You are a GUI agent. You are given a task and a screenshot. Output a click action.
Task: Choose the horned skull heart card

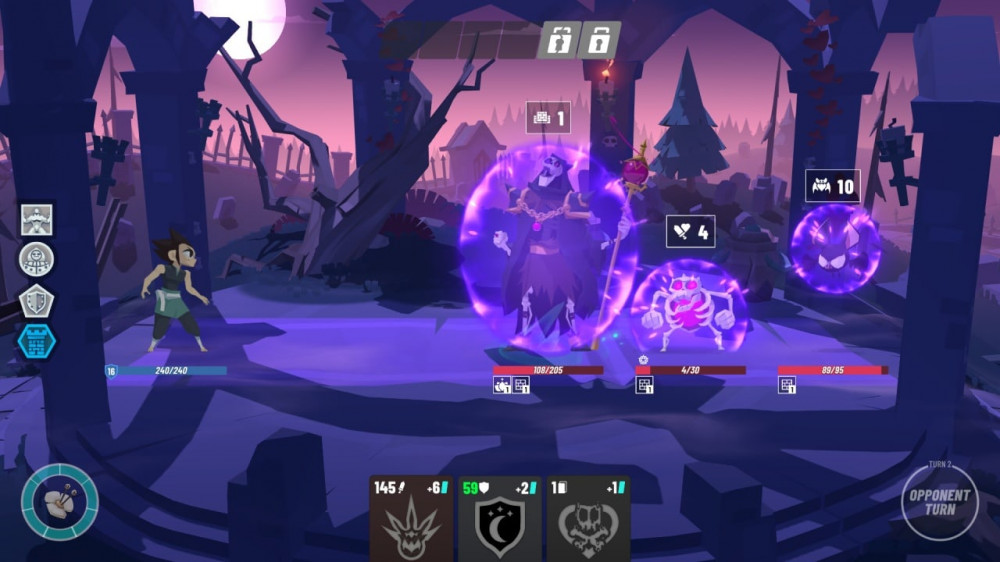tap(588, 520)
